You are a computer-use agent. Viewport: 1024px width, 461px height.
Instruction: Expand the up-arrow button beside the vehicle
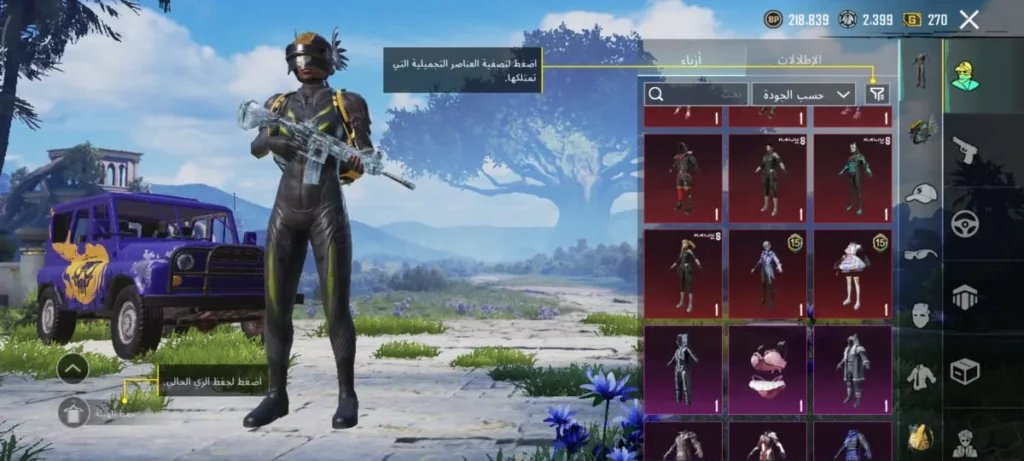pos(73,369)
